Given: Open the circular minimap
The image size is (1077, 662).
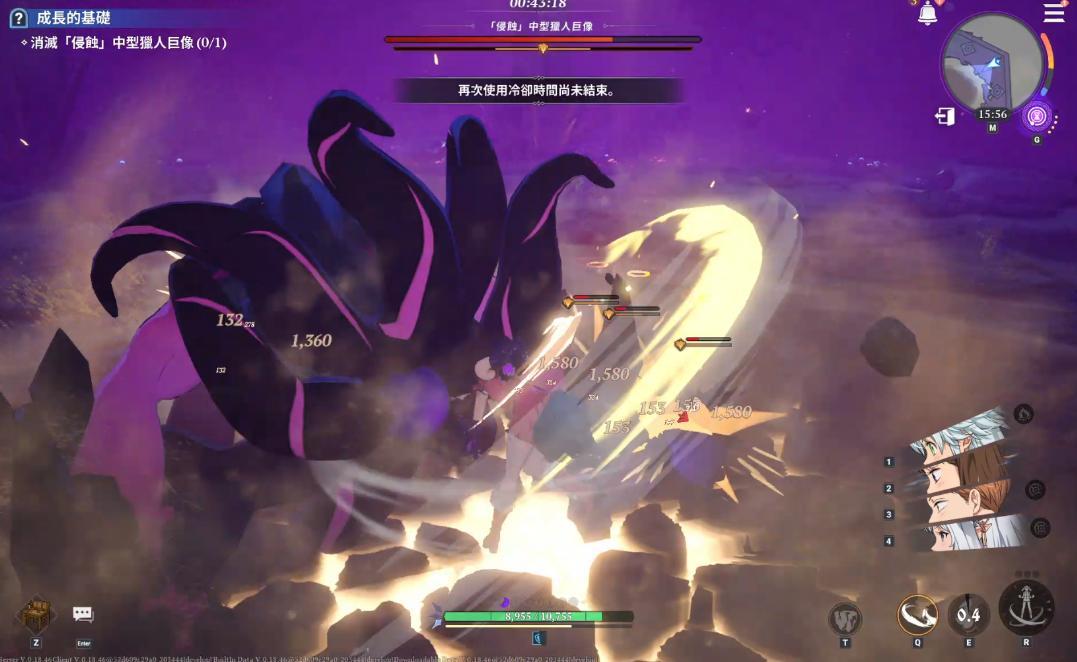Looking at the screenshot, I should coord(991,63).
